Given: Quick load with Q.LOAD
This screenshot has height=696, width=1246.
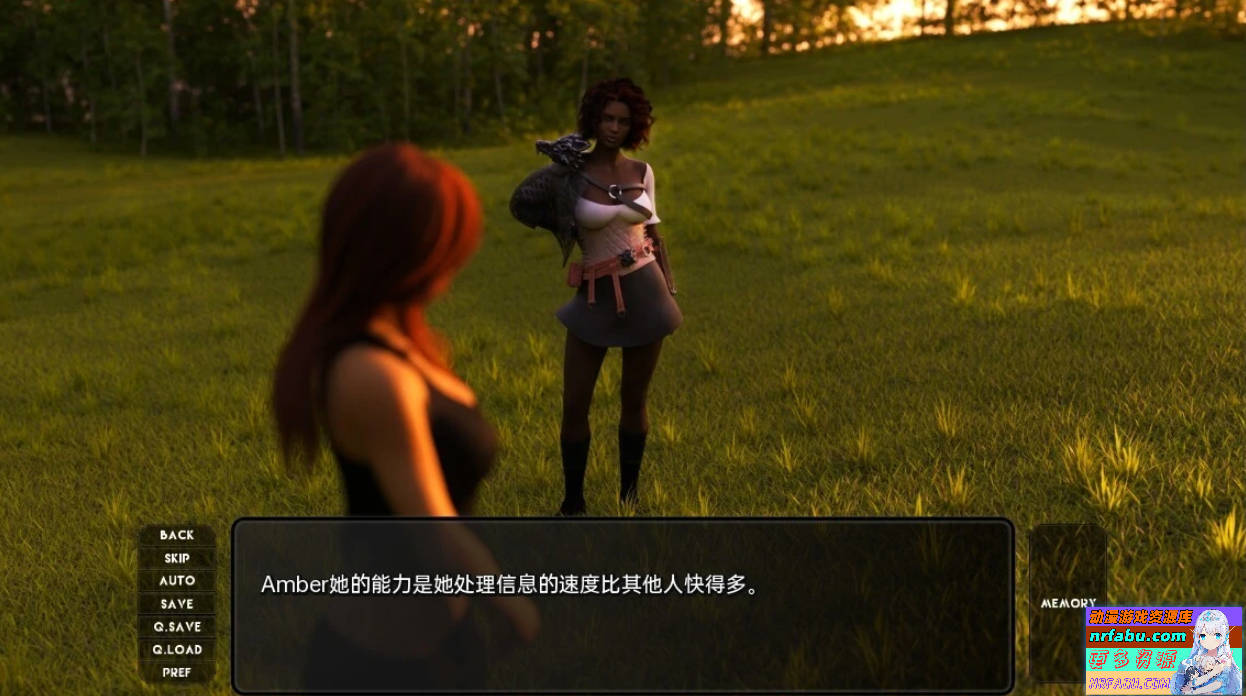Looking at the screenshot, I should tap(177, 650).
